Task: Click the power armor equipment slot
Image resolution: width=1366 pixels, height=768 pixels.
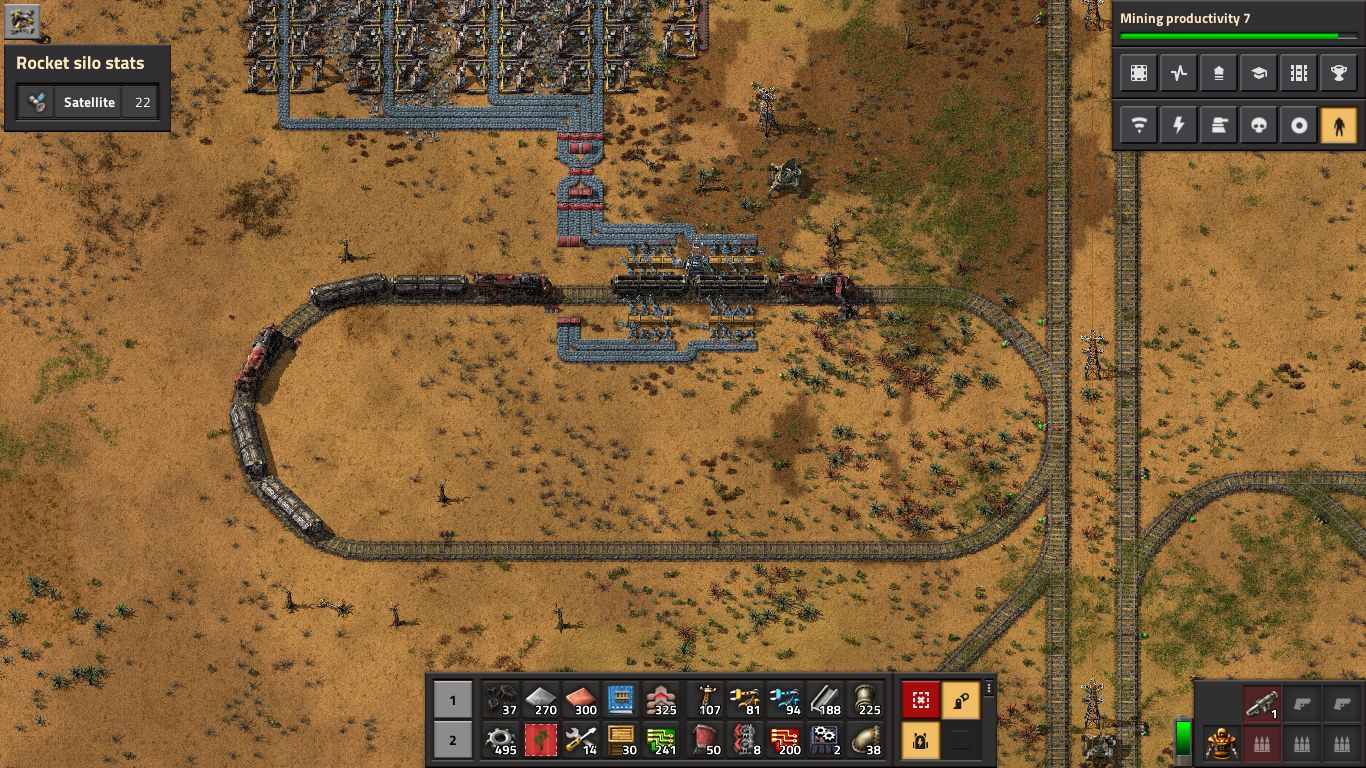Action: click(x=1222, y=744)
